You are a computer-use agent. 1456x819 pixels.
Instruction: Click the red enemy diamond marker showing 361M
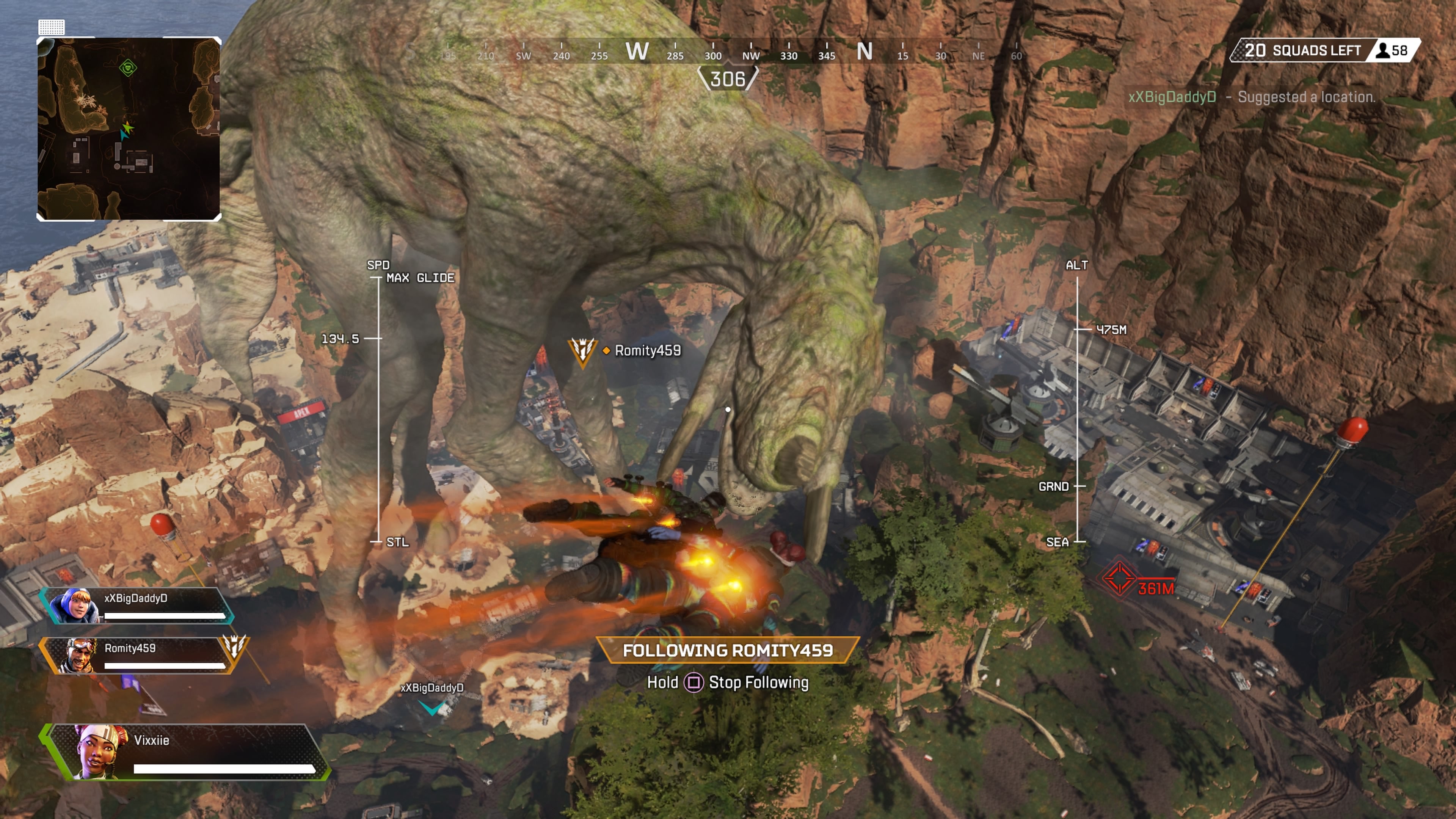(x=1120, y=577)
